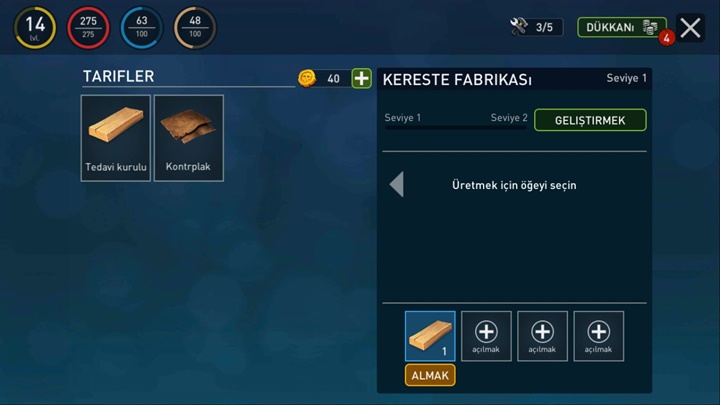
Task: Choose the Kontrplak recipe
Action: click(188, 138)
